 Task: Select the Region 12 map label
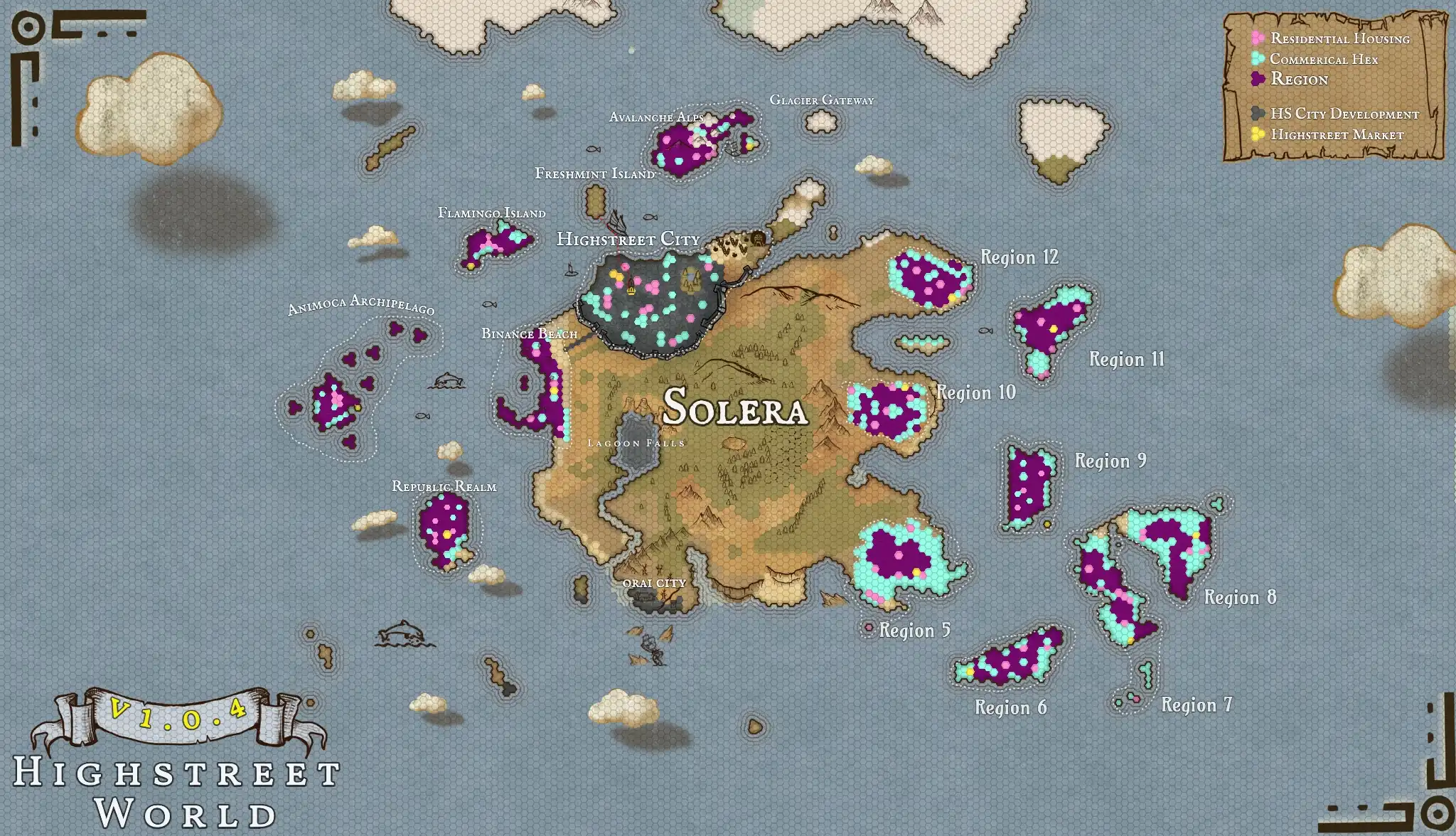(1019, 257)
